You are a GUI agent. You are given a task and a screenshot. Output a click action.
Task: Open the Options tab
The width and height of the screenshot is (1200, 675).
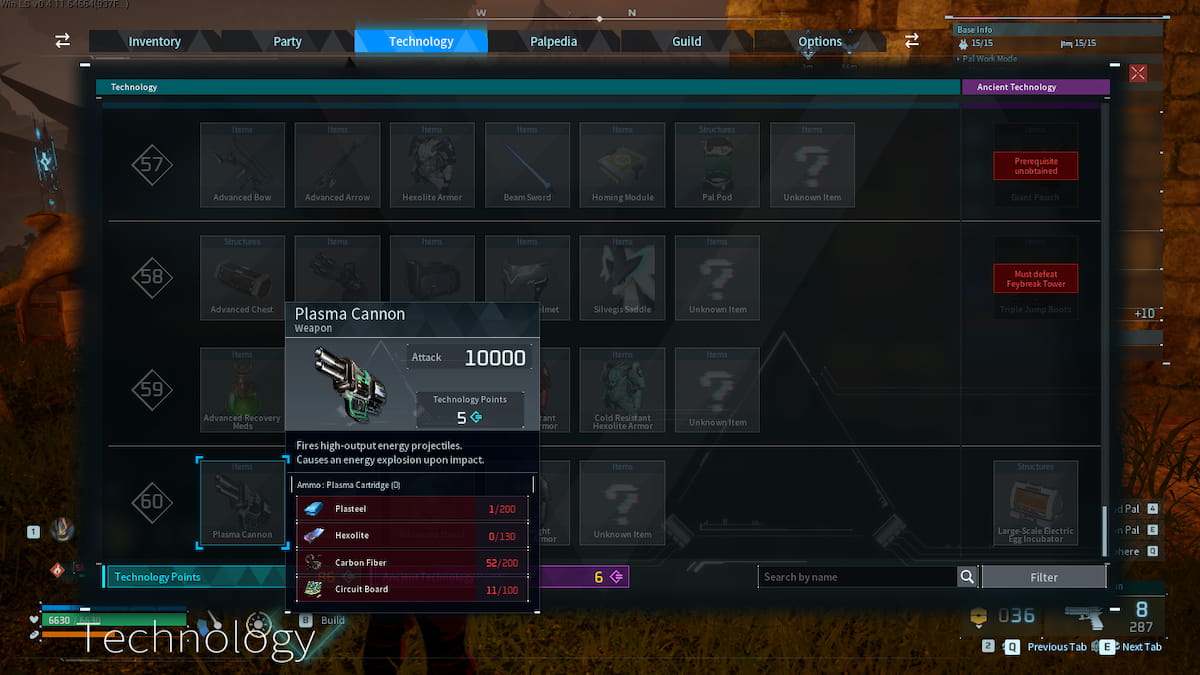[820, 41]
